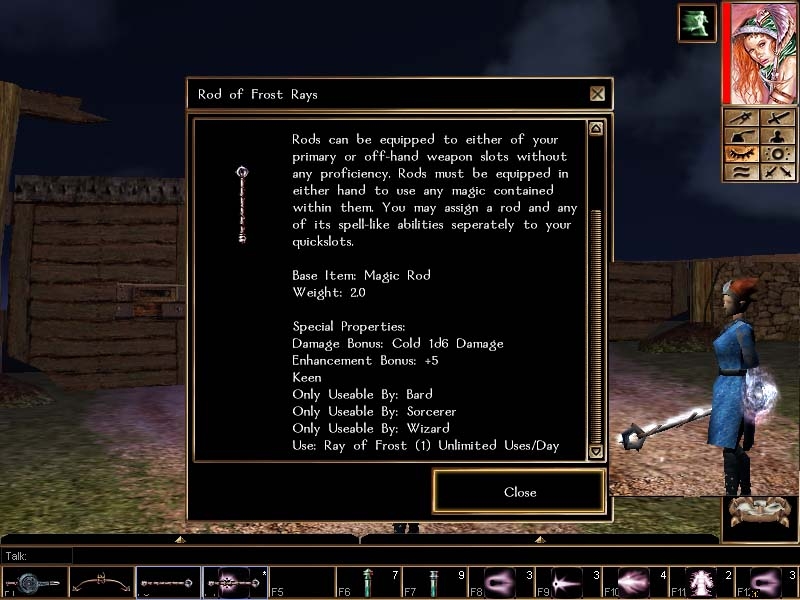The height and width of the screenshot is (600, 800).
Task: Click the wavy lines panel button
Action: pyautogui.click(x=741, y=173)
